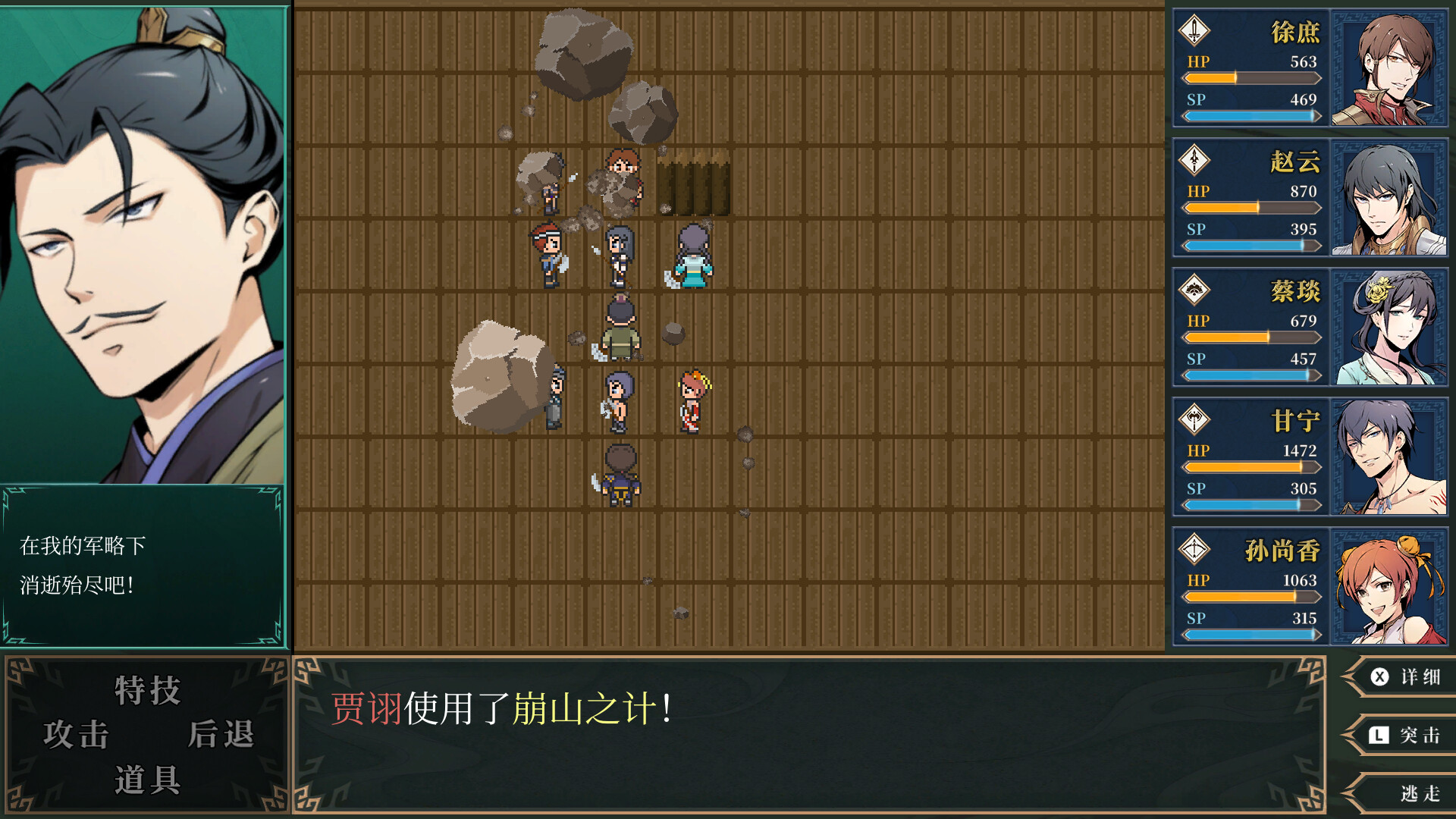The height and width of the screenshot is (819, 1456).
Task: Select 蔡琰's party status card
Action: coord(1310,328)
